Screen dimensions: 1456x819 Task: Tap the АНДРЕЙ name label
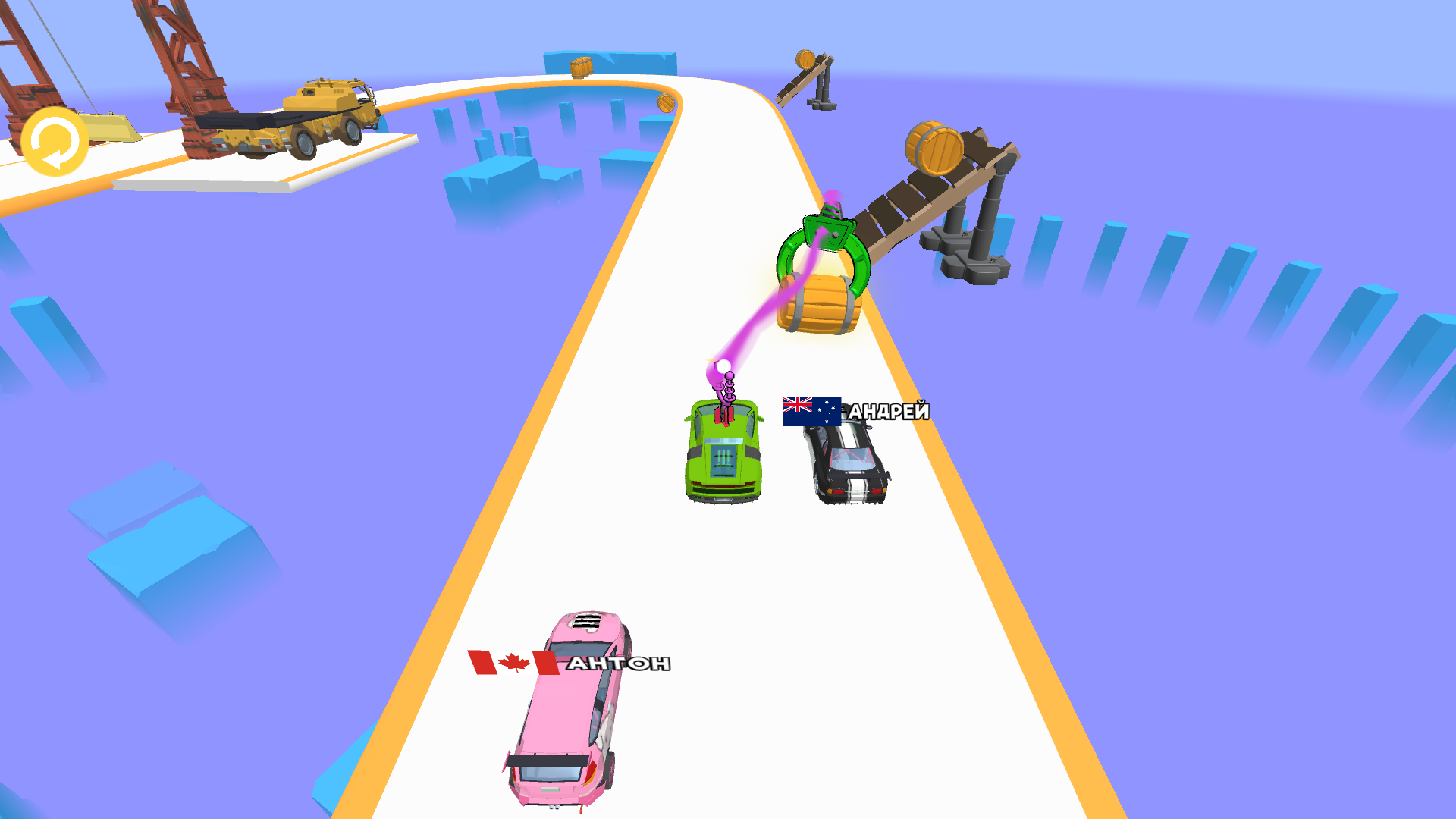(889, 411)
